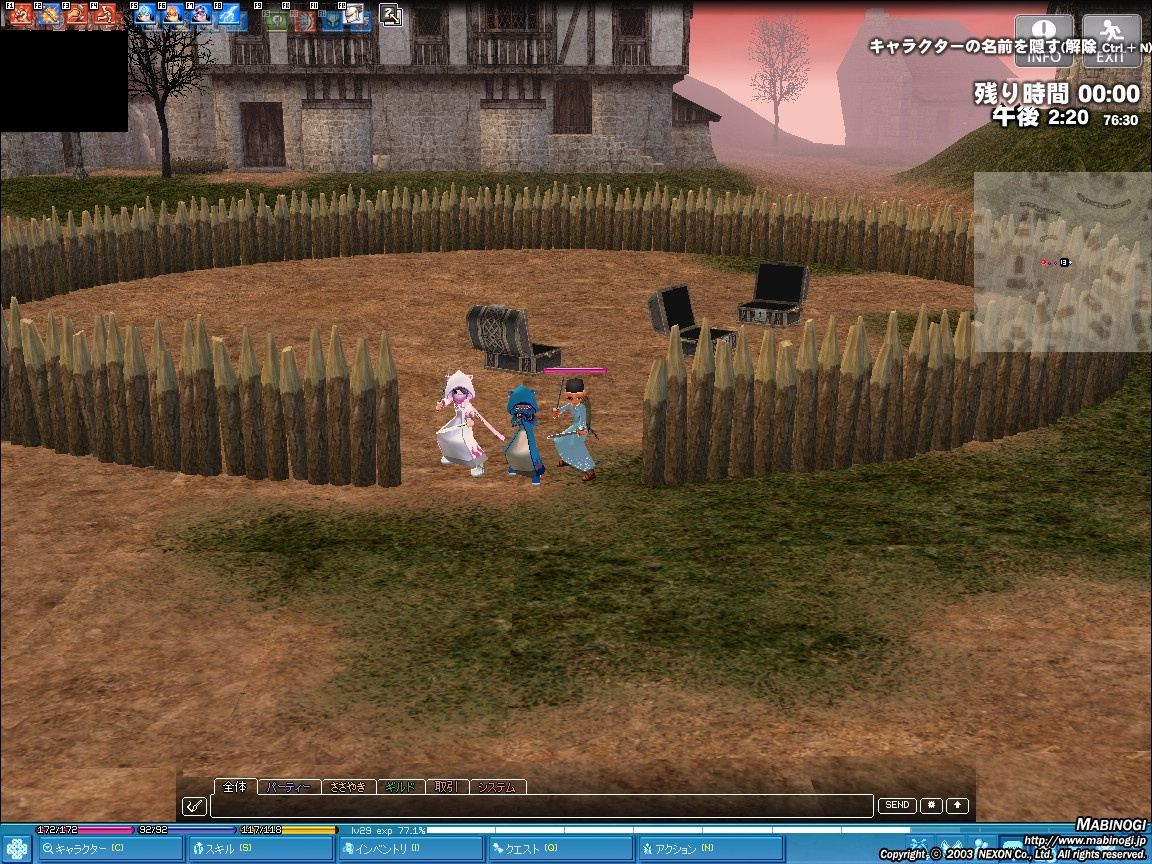Switch to the パーティー (Party) chat tab
Image resolution: width=1152 pixels, height=864 pixels.
[x=290, y=787]
